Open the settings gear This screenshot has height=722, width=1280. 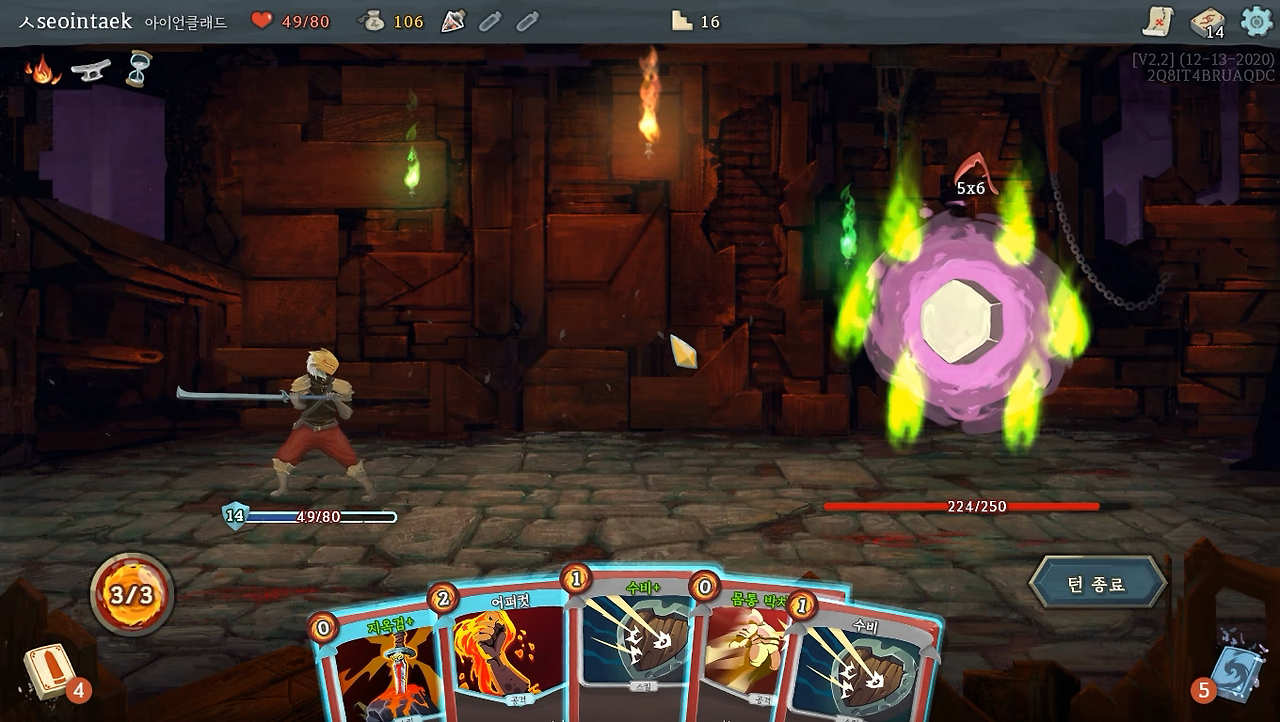tap(1256, 21)
